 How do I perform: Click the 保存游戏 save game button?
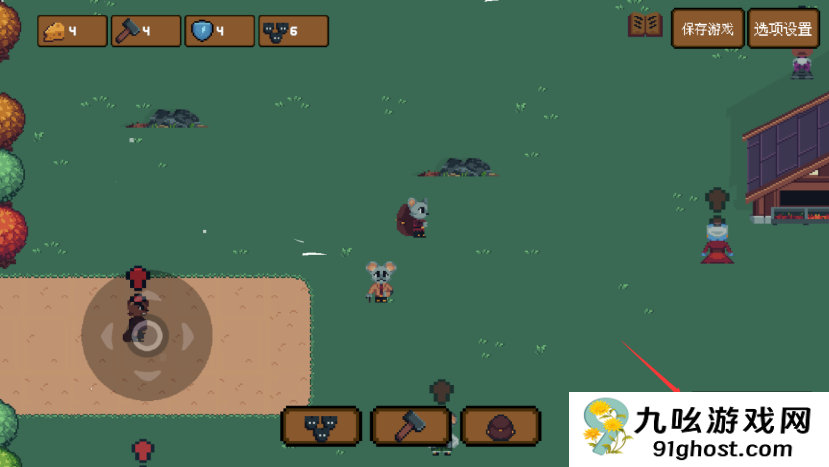(708, 29)
